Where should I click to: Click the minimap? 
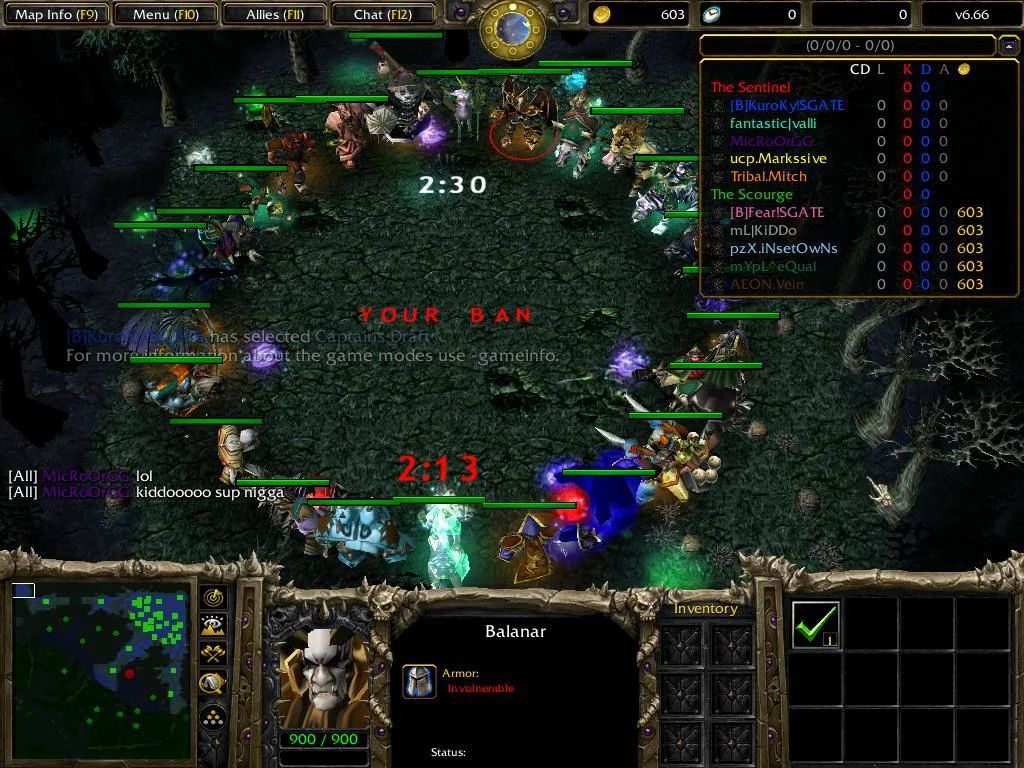100,671
